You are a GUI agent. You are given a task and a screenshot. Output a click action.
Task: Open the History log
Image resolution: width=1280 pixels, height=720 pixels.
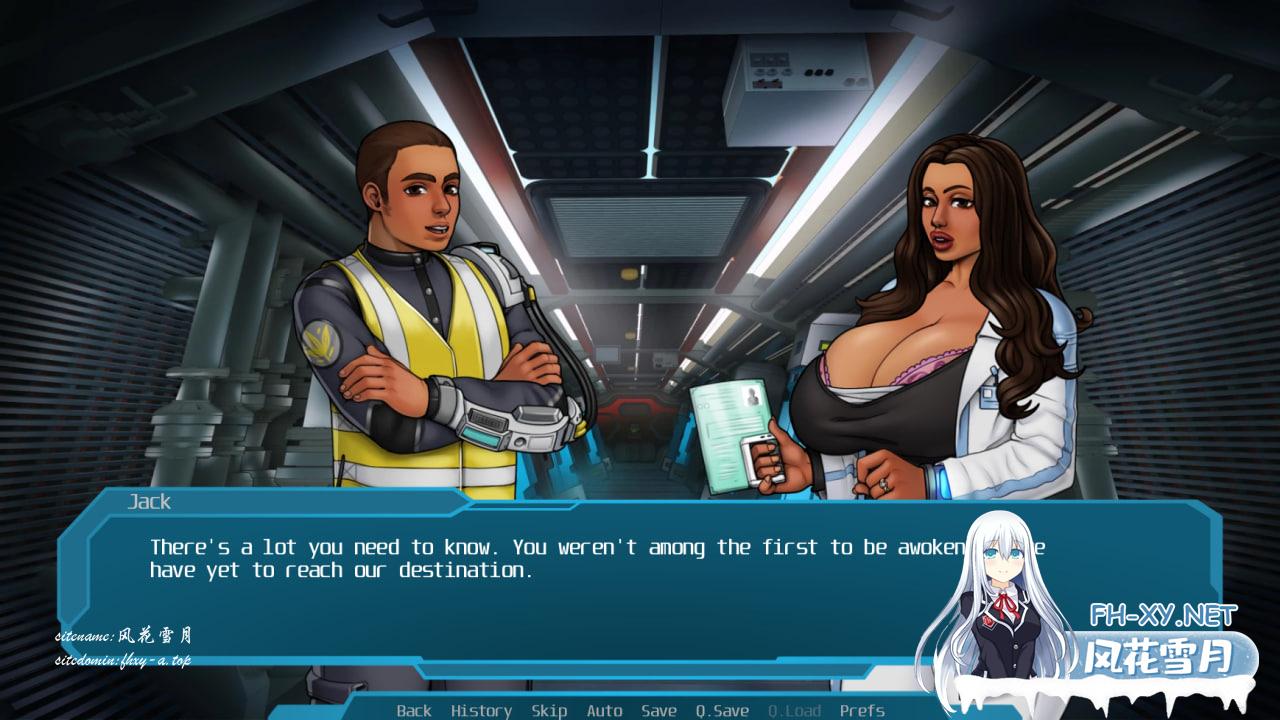(481, 710)
